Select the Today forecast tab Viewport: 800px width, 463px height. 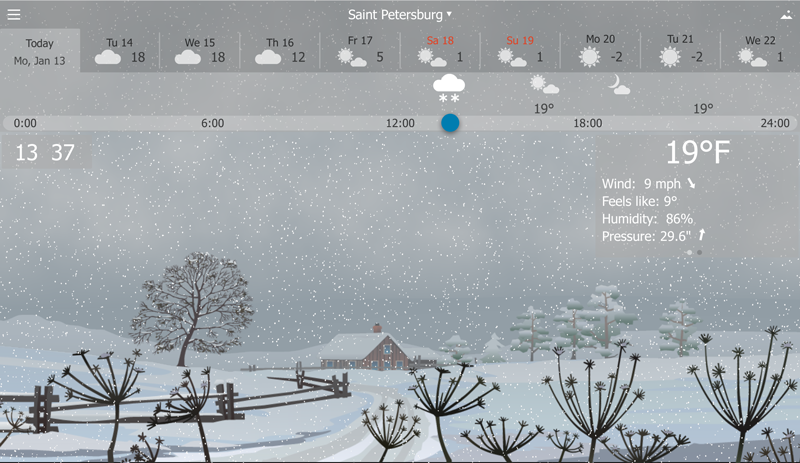pyautogui.click(x=40, y=51)
